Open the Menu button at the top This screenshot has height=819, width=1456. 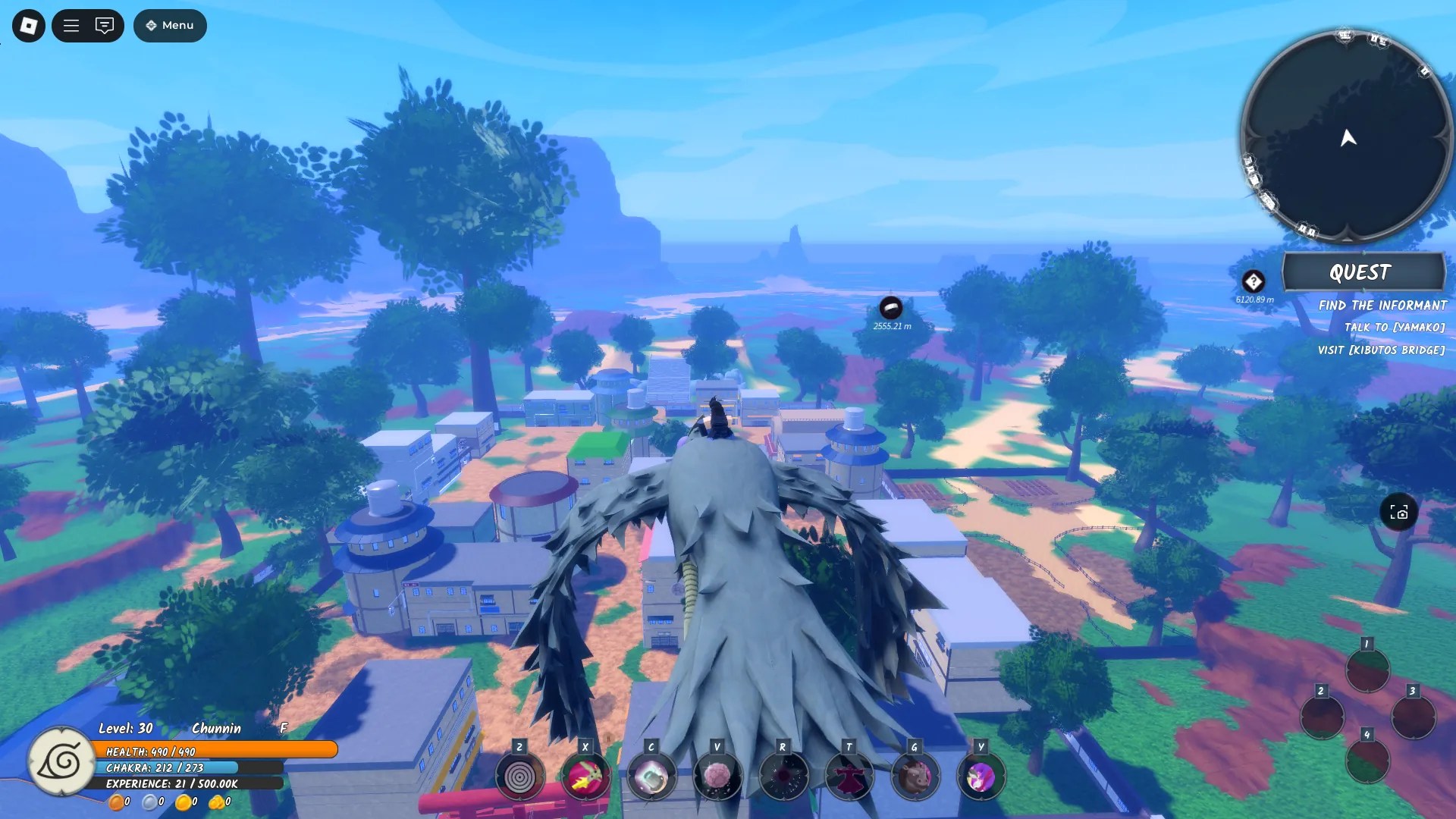pyautogui.click(x=170, y=25)
